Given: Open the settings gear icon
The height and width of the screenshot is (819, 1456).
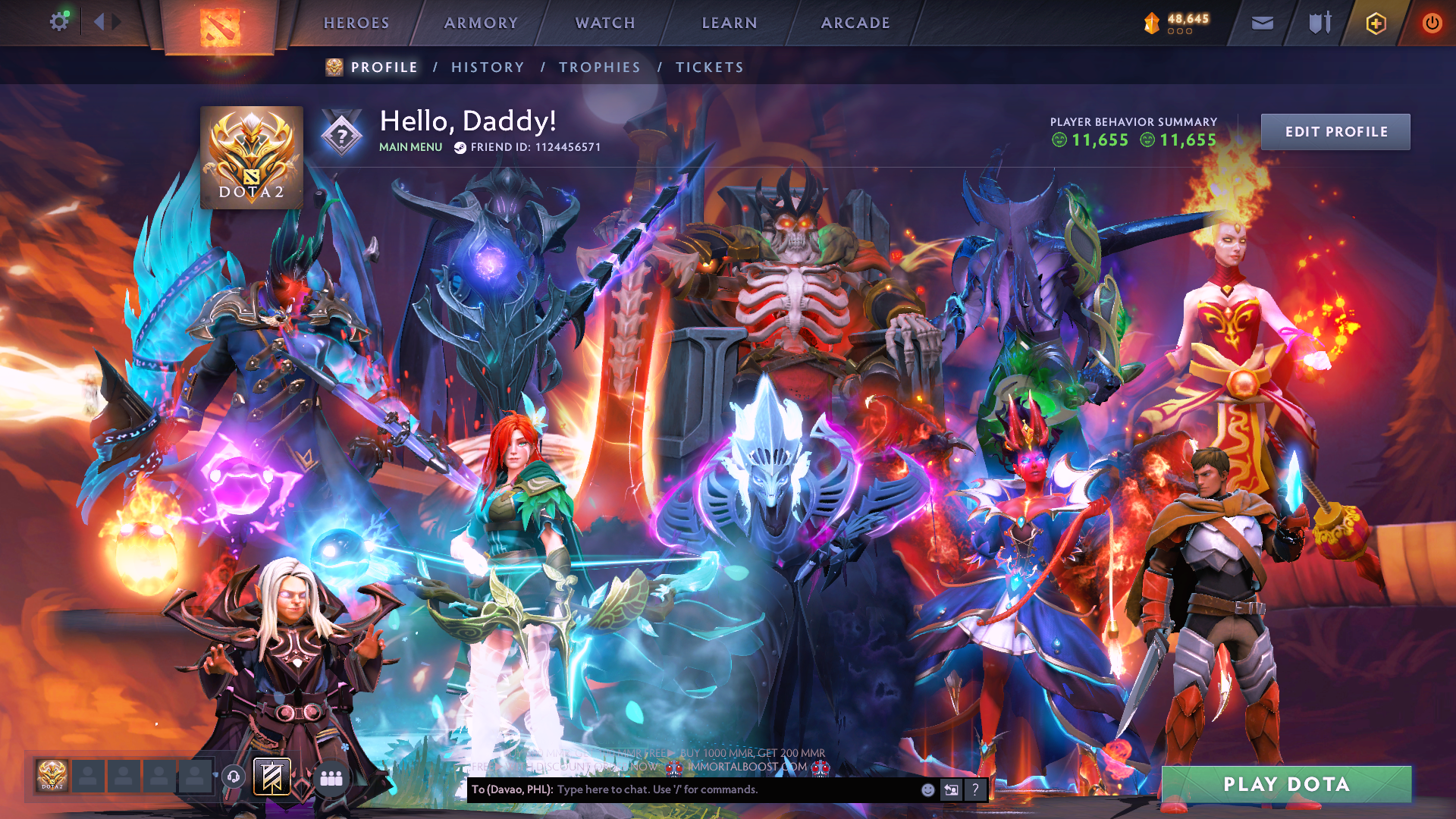Looking at the screenshot, I should click(x=59, y=22).
